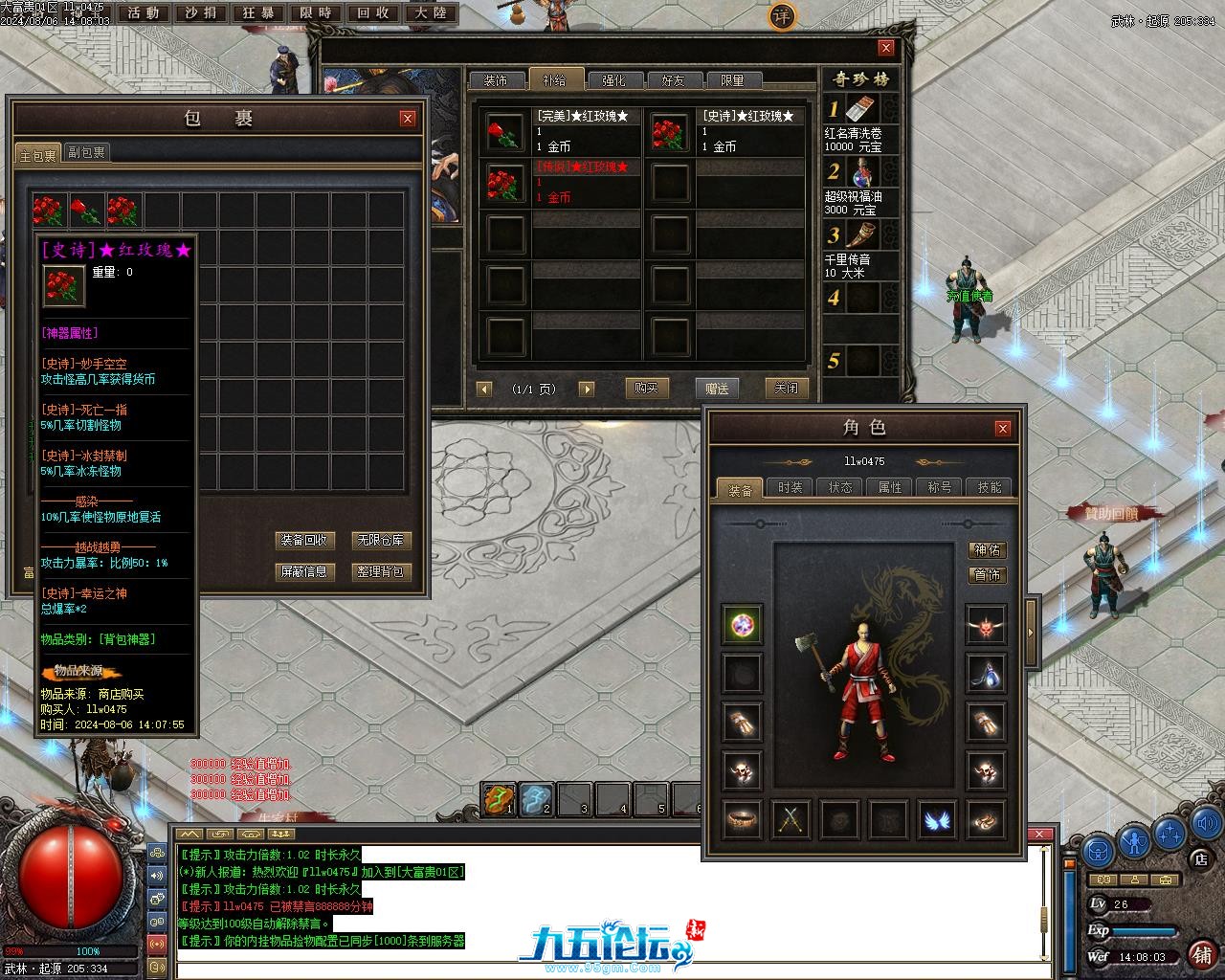The image size is (1225, 980).
Task: Close the 角色 character window
Action: pyautogui.click(x=1003, y=428)
